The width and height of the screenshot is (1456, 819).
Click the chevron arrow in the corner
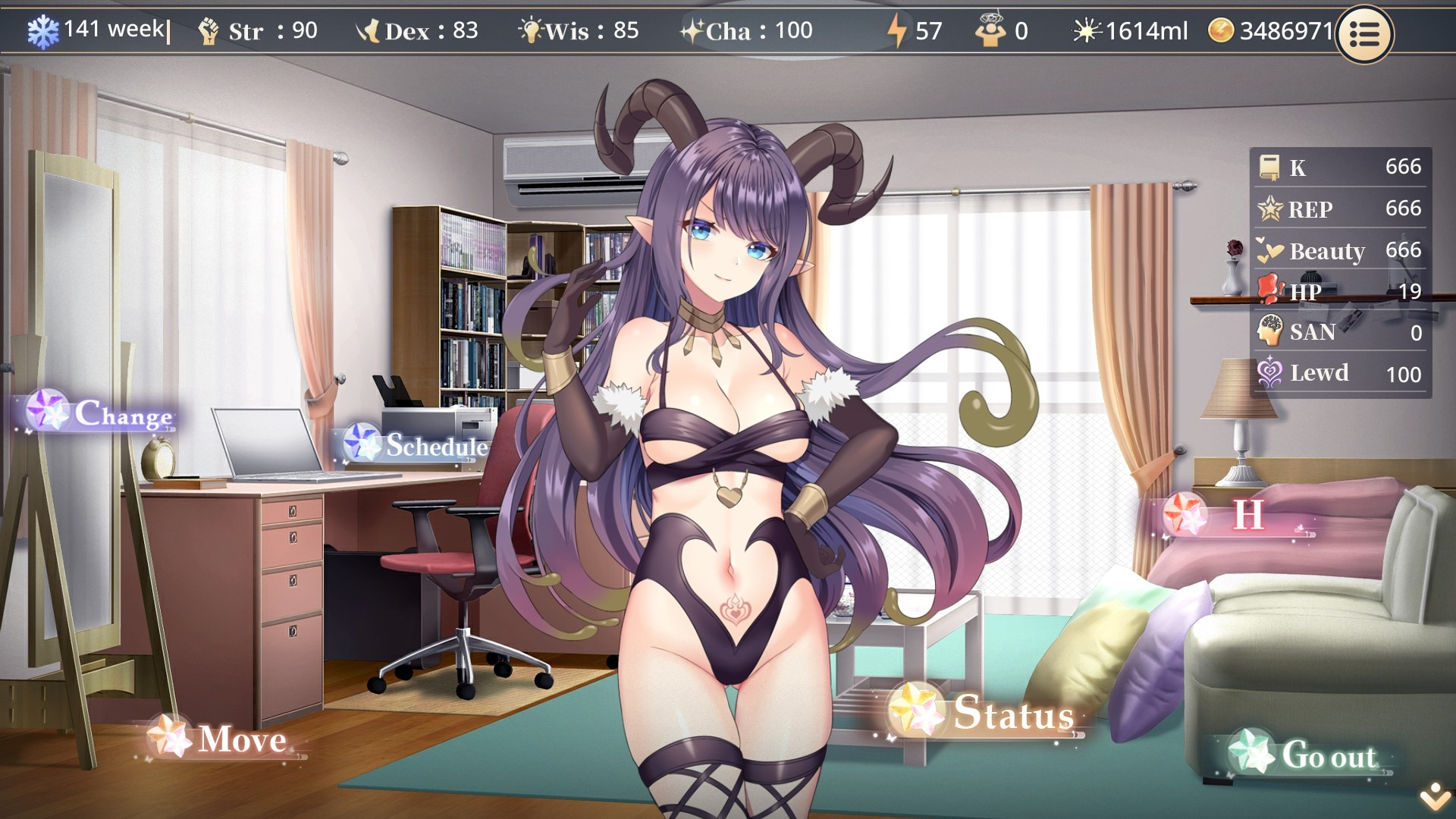pyautogui.click(x=1435, y=796)
